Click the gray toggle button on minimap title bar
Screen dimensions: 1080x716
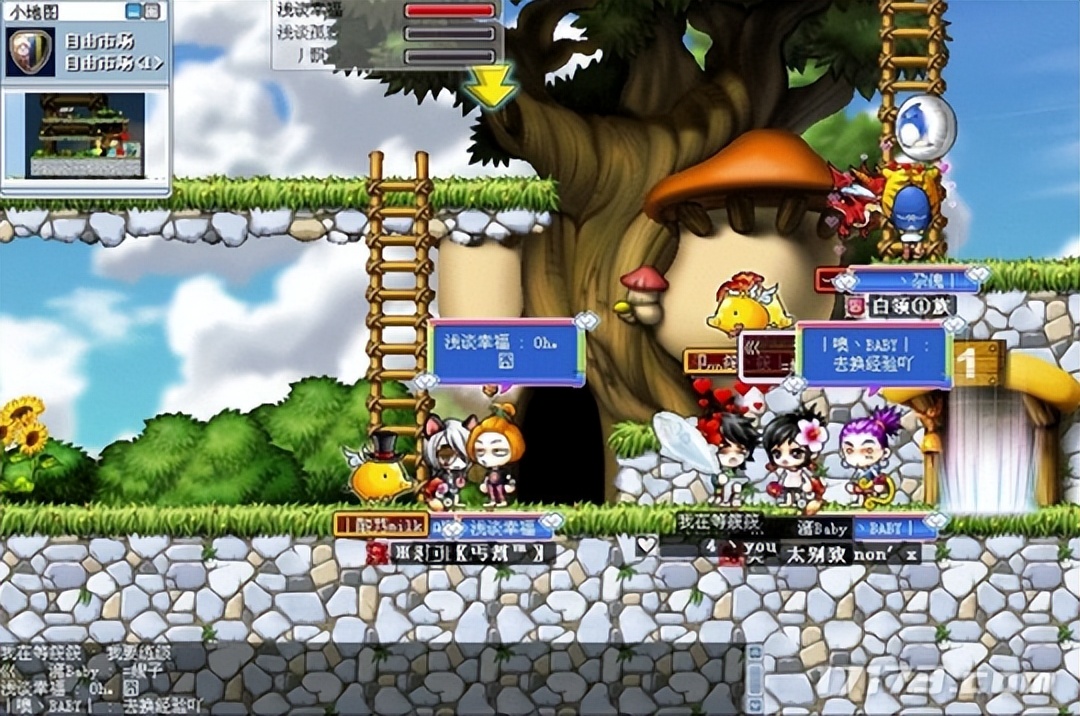151,11
